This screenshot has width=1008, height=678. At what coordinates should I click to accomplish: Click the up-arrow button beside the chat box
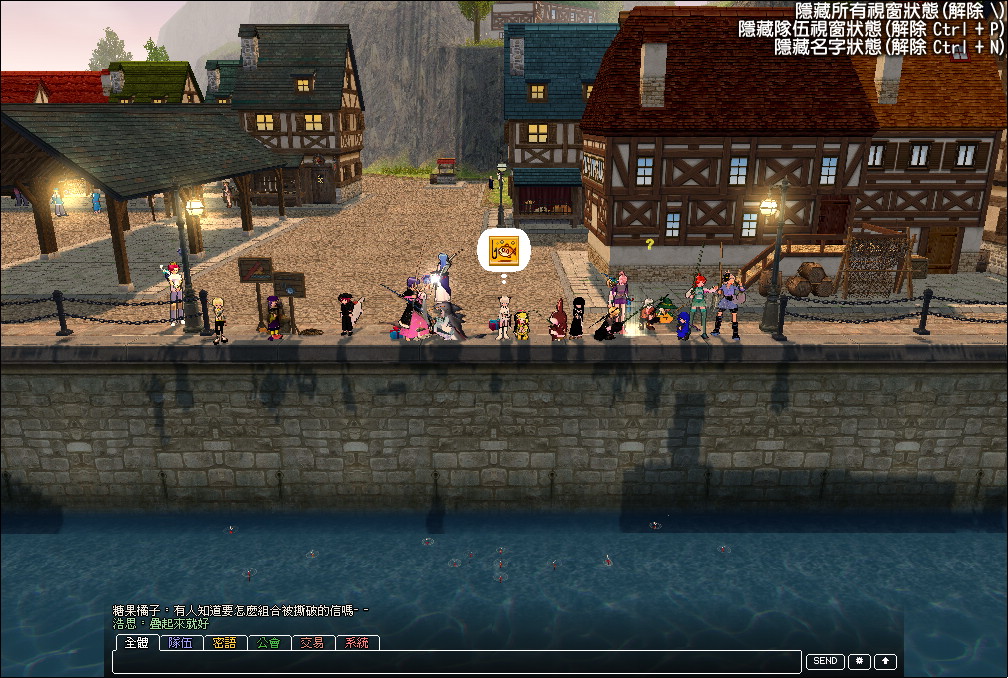[x=886, y=661]
